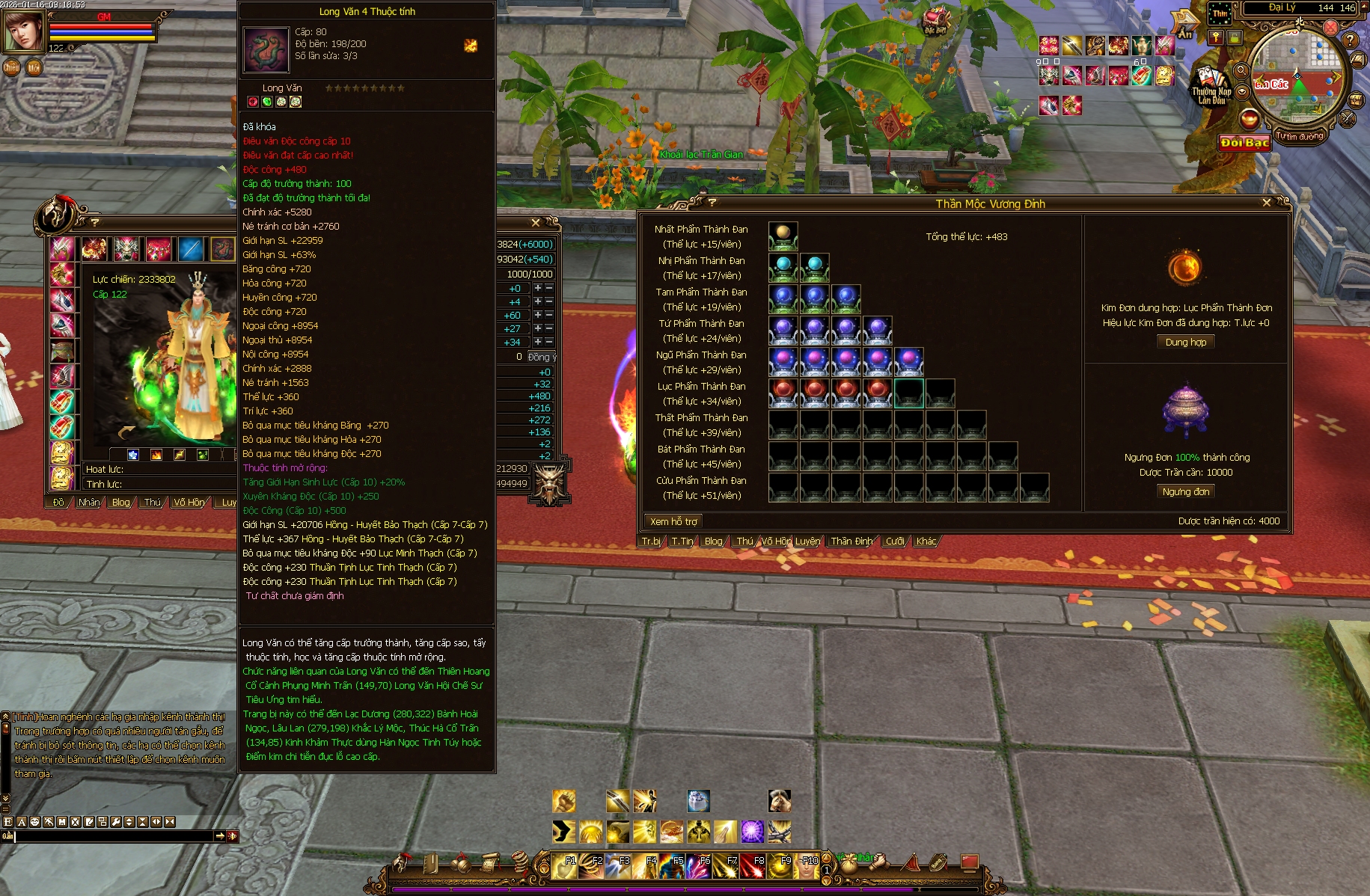Select the gold Nhất Phẩm Thành Đan pill
Image resolution: width=1370 pixels, height=896 pixels.
point(783,233)
